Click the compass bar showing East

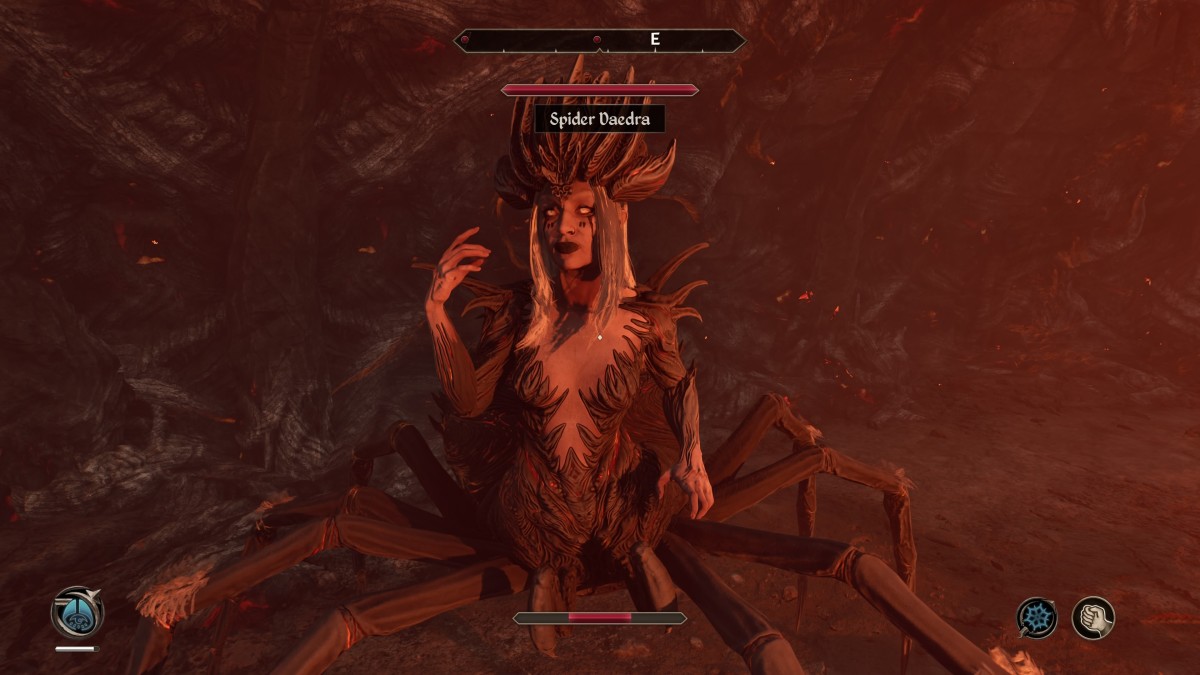599,40
